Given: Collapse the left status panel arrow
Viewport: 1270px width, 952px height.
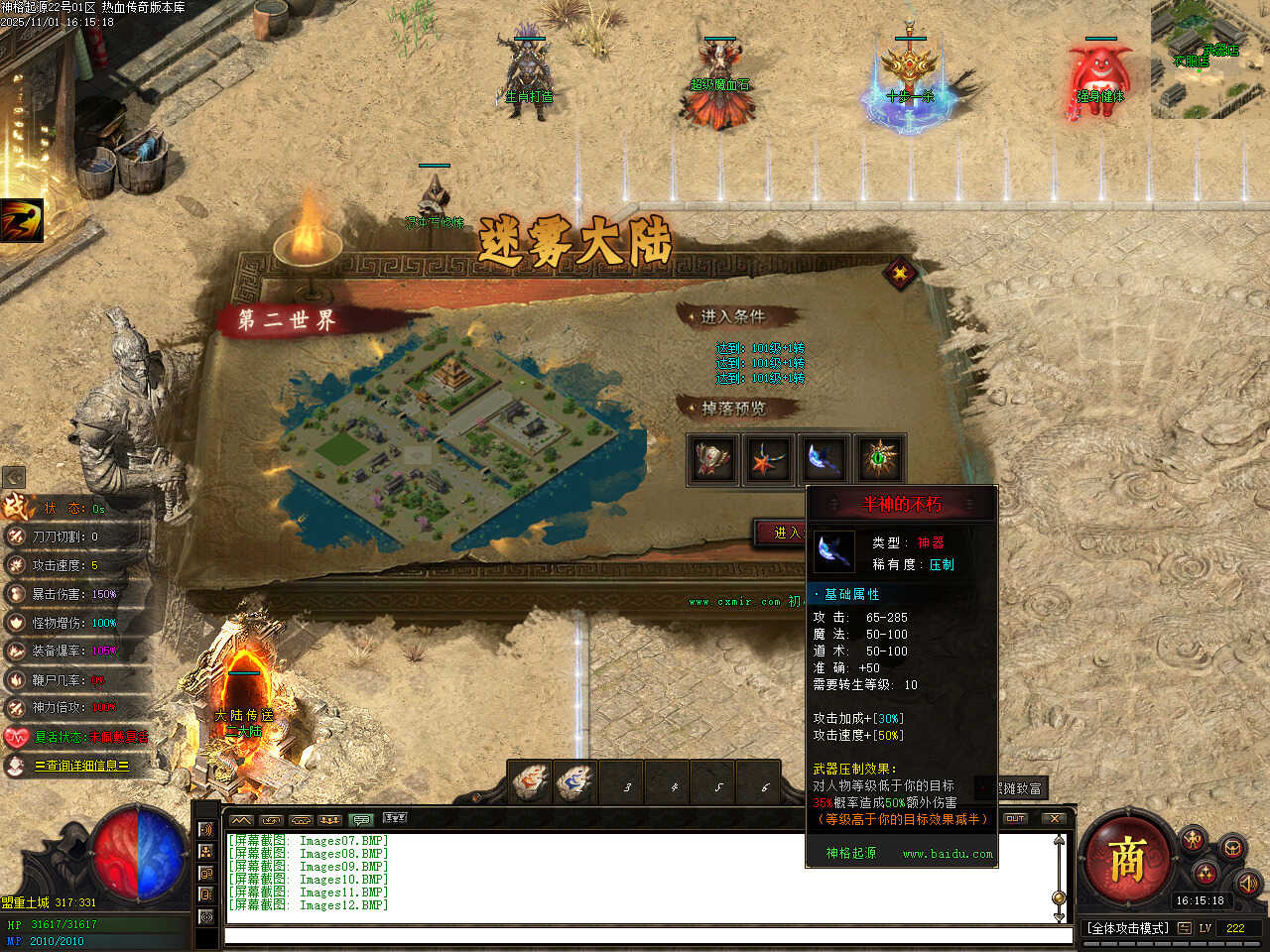Looking at the screenshot, I should tap(14, 477).
